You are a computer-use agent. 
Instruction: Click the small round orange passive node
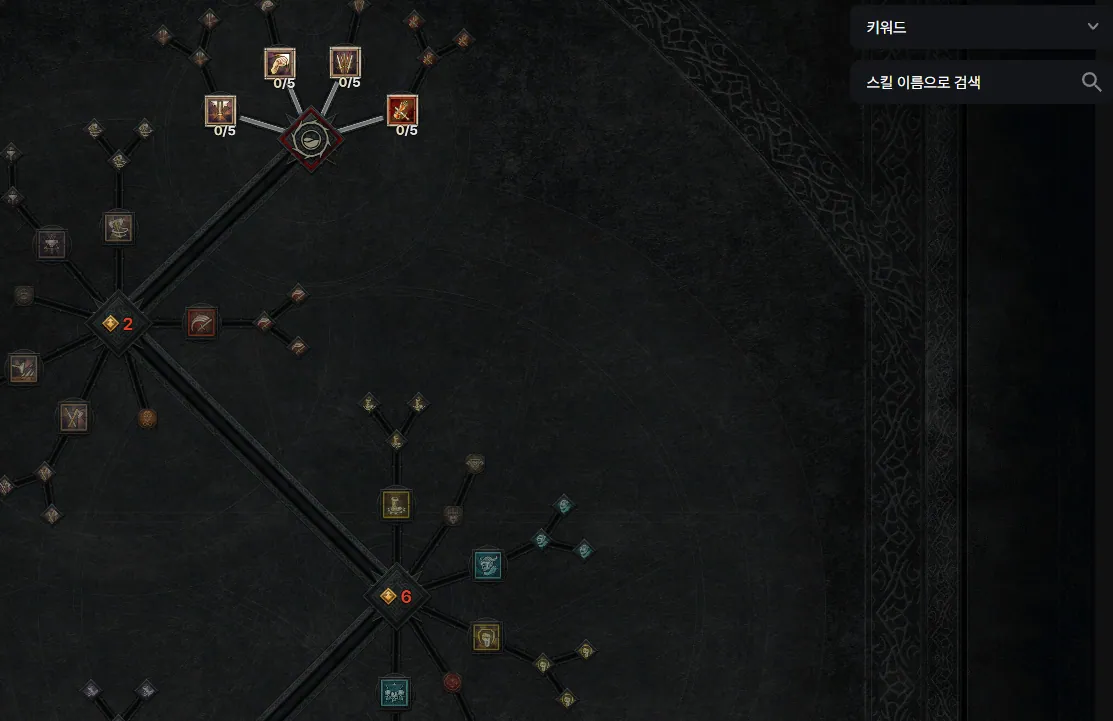147,418
